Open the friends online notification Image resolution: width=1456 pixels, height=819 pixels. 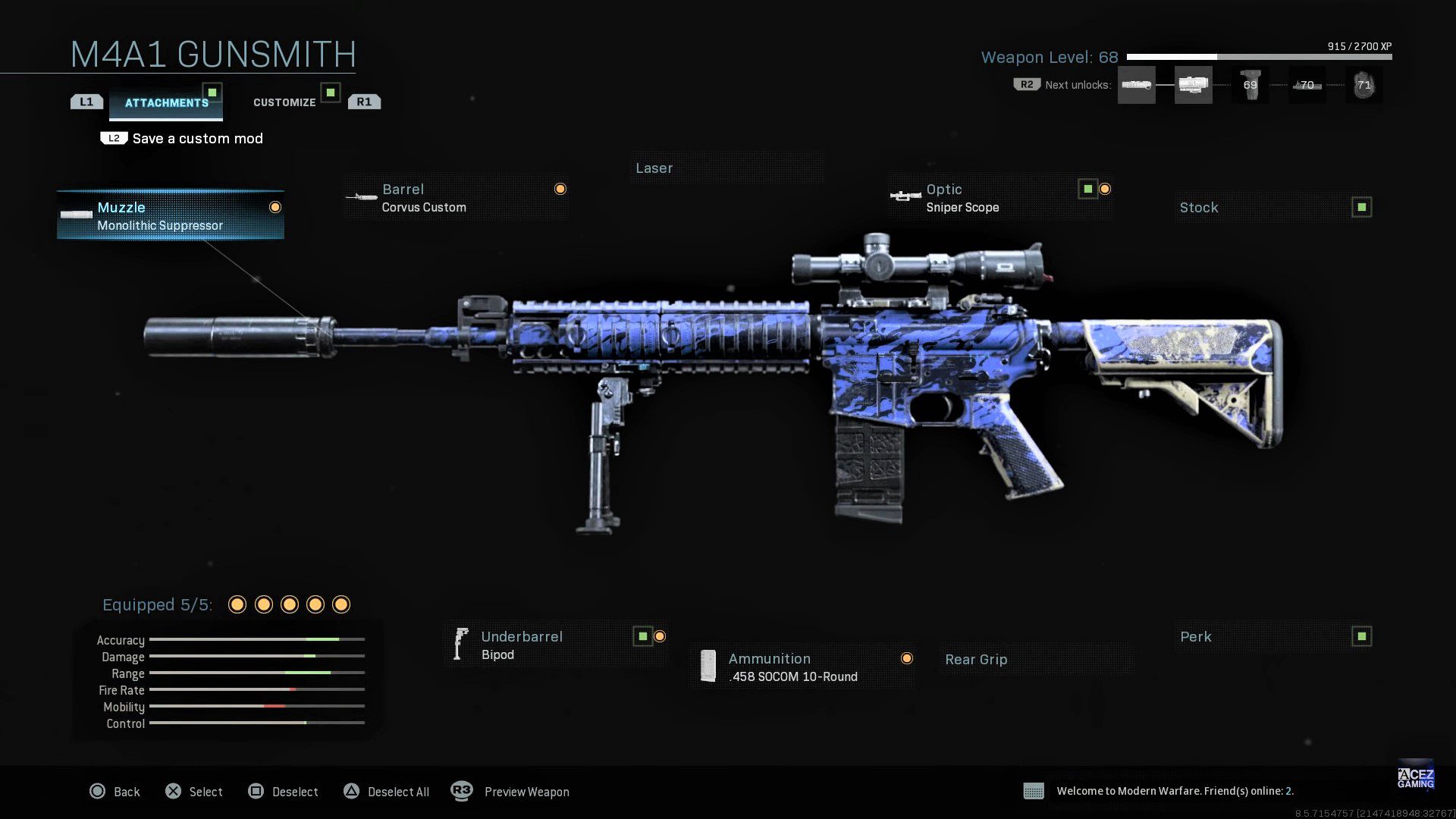tap(1174, 791)
